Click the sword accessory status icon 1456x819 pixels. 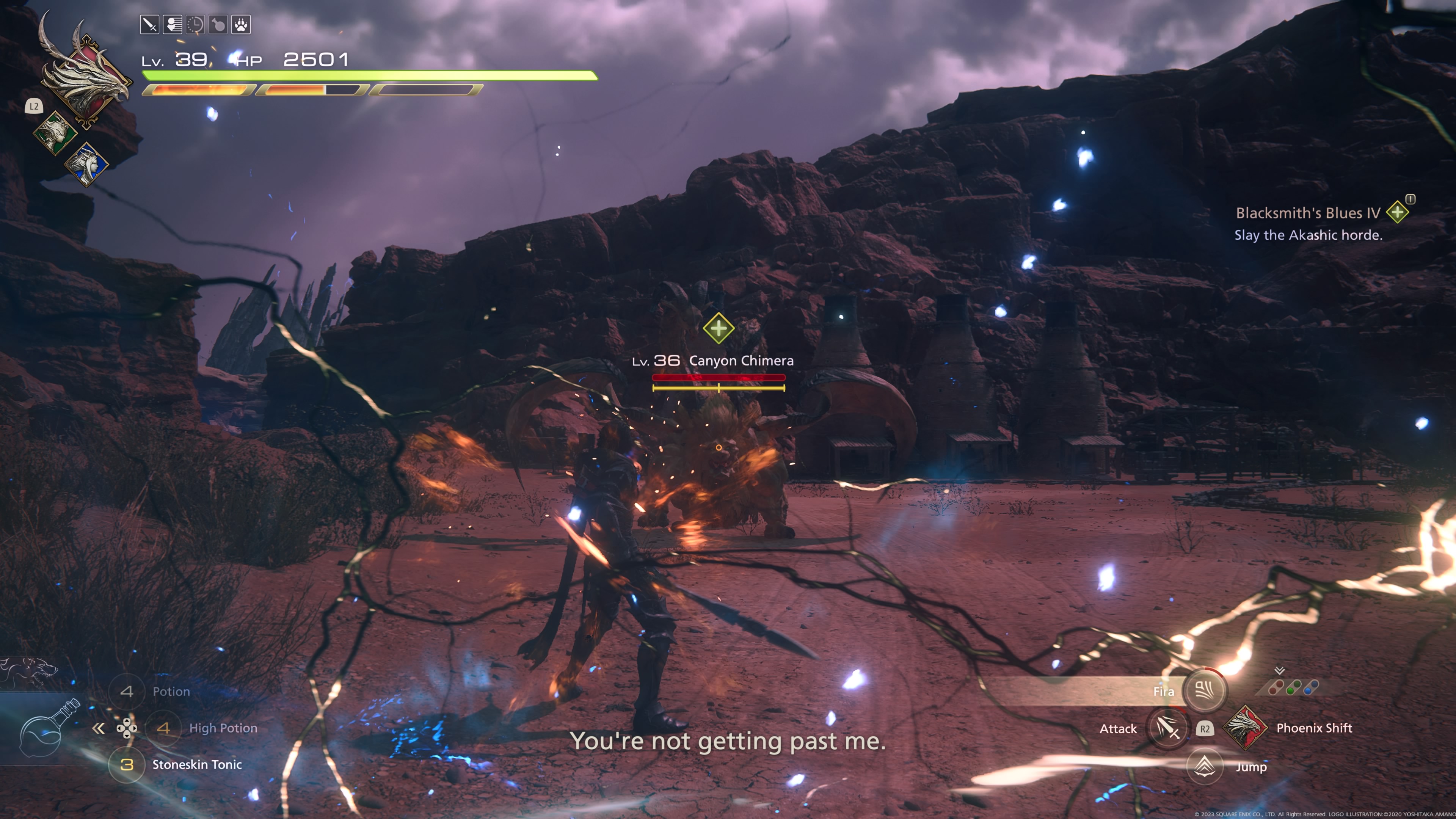149,25
